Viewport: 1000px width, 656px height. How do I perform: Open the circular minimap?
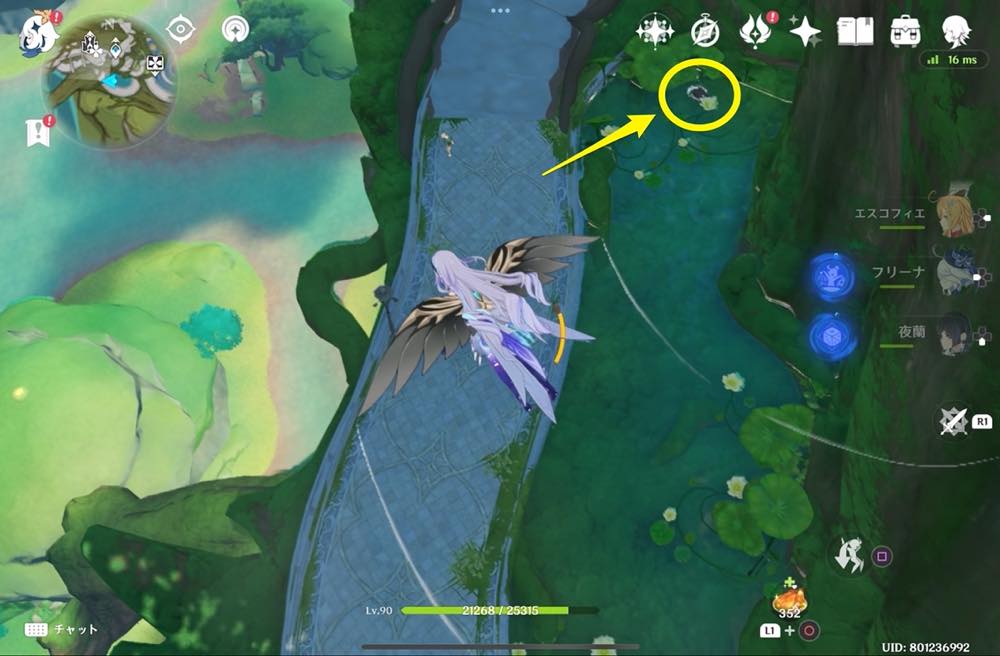point(110,82)
